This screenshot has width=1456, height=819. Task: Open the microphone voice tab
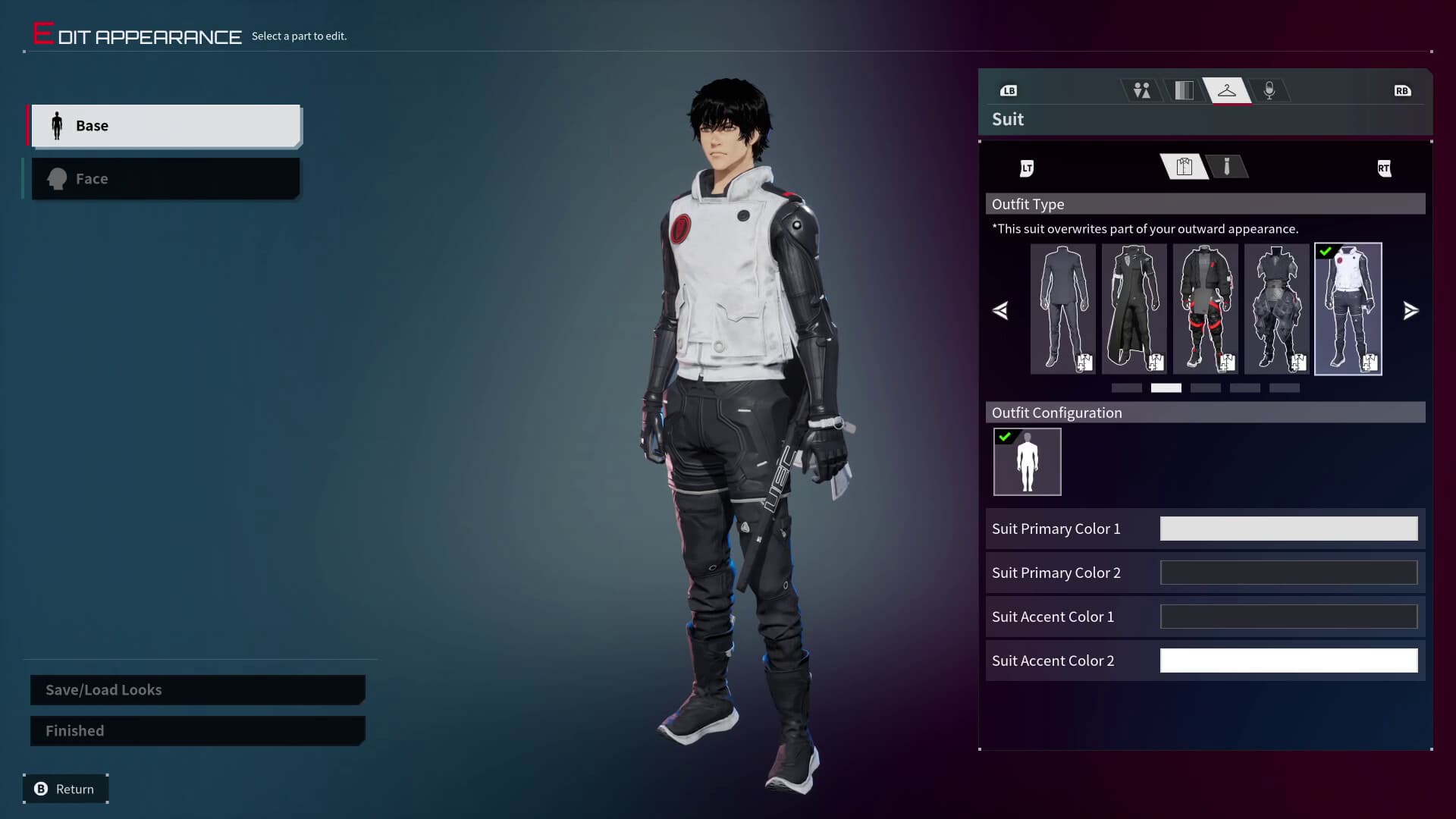click(1269, 90)
